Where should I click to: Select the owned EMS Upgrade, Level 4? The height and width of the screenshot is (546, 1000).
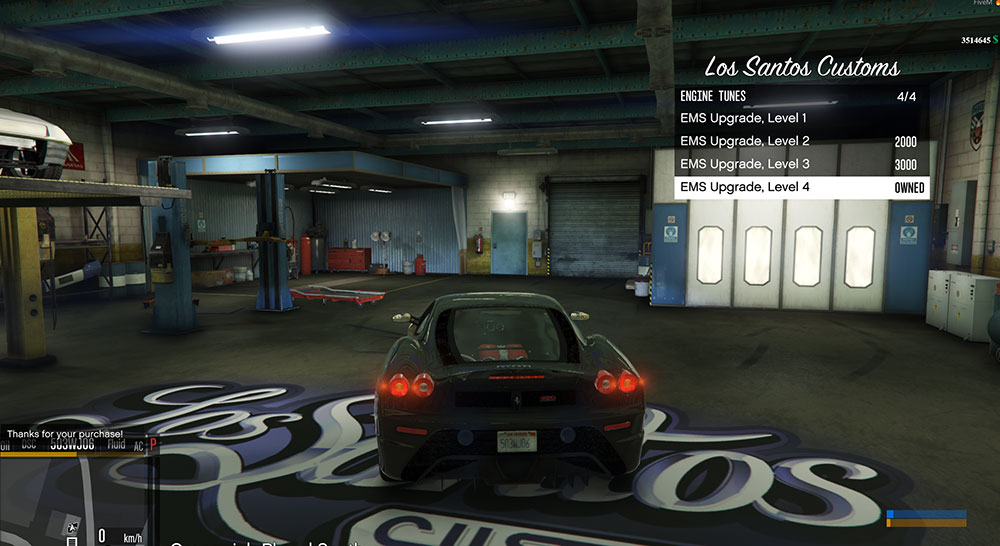[800, 187]
